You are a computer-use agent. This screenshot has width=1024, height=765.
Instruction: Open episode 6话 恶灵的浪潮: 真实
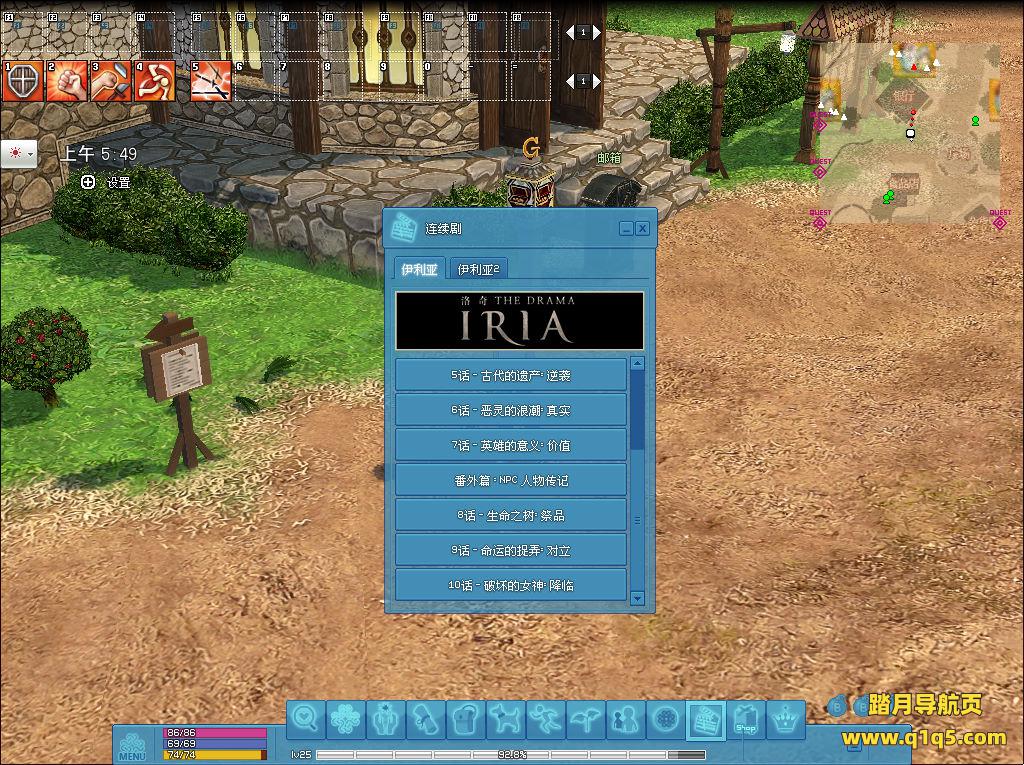click(511, 410)
